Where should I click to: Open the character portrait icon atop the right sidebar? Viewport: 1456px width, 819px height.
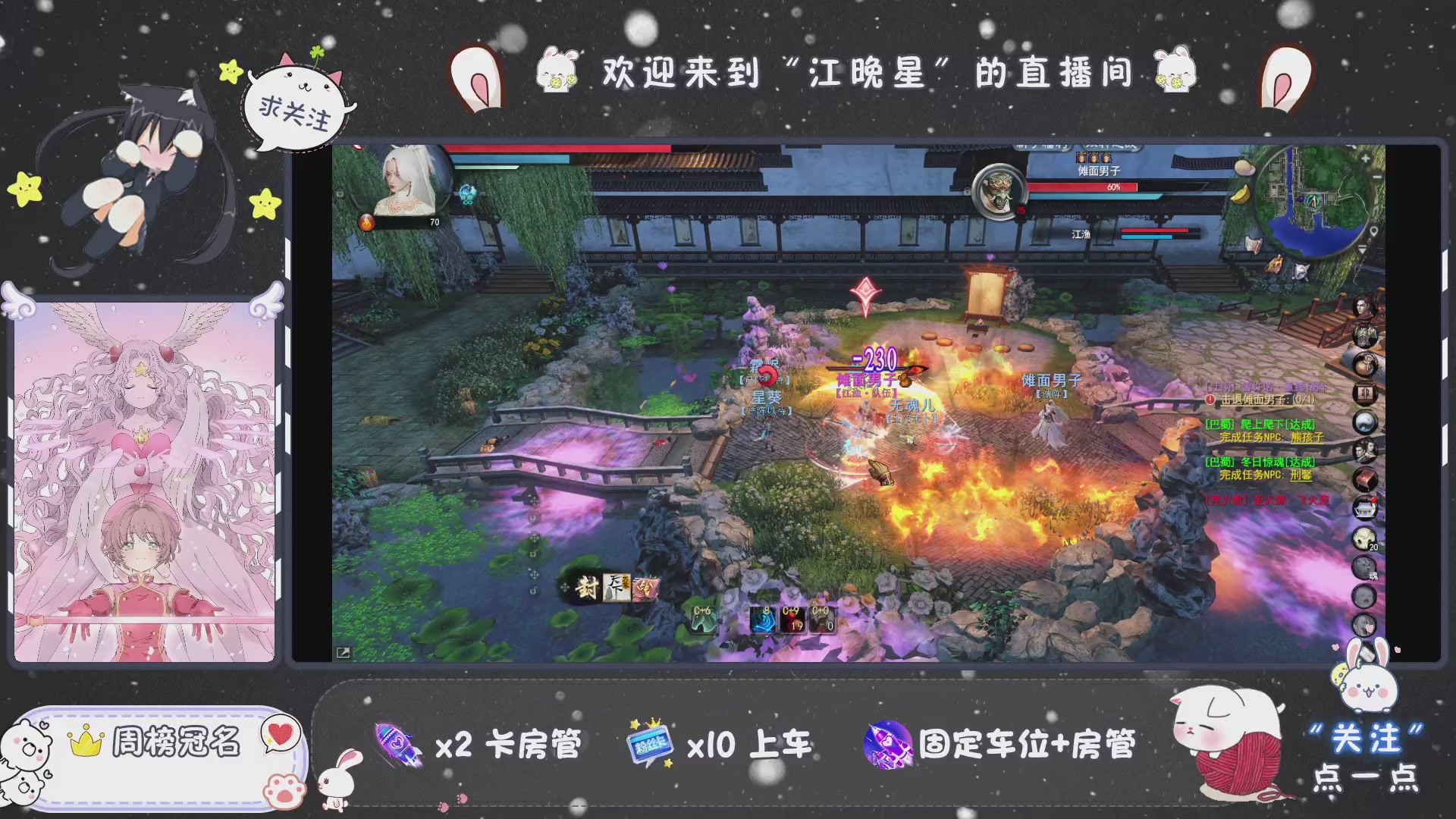pos(1367,308)
